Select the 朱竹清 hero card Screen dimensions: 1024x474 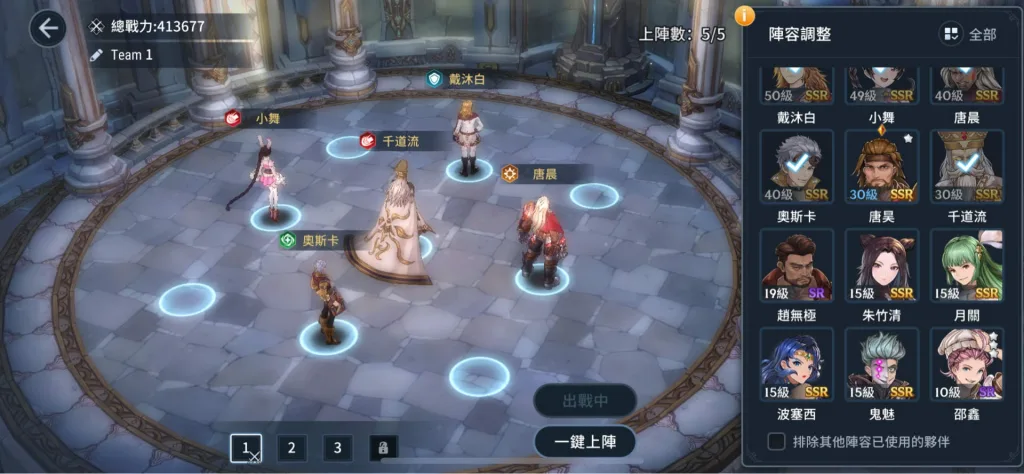click(881, 263)
